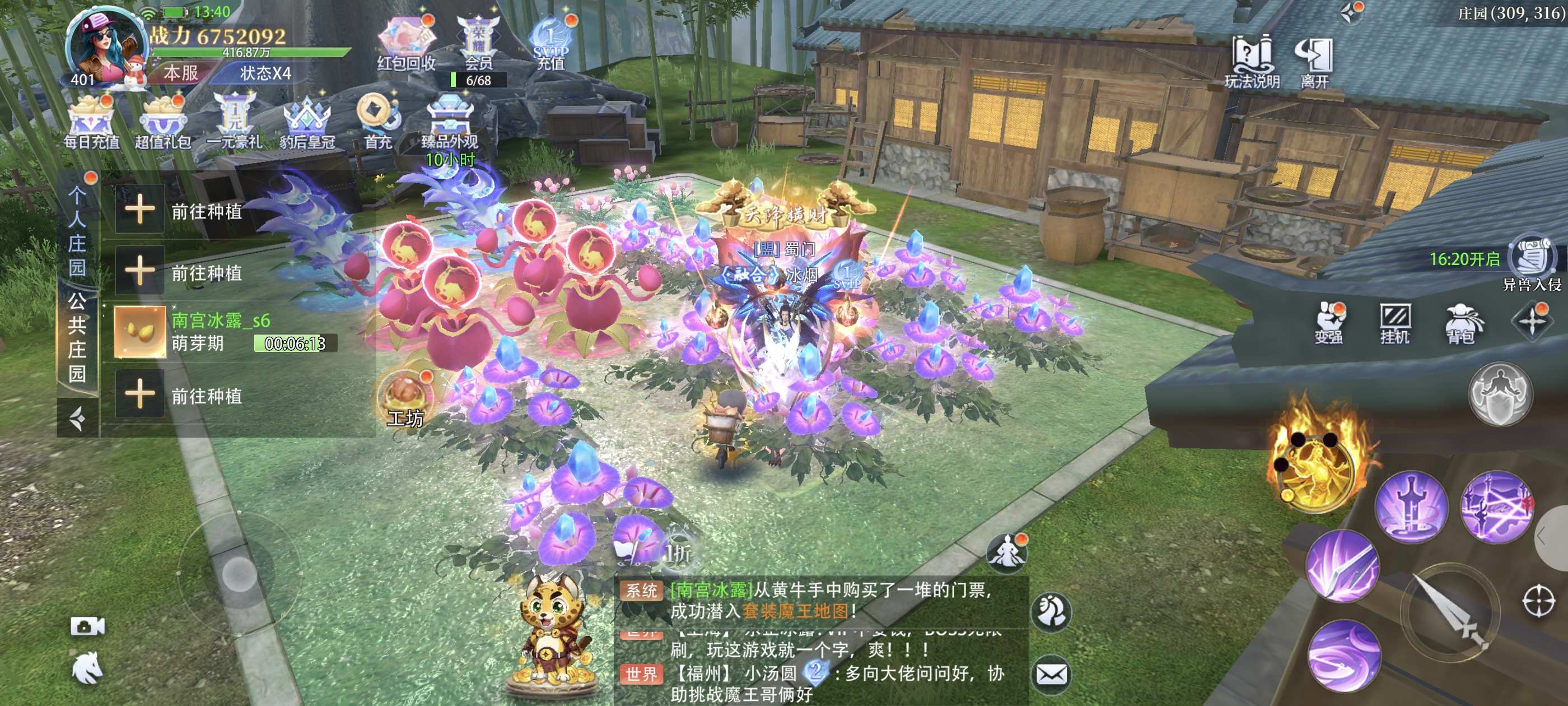Open the 变强 power-up menu
The image size is (1568, 706).
click(x=1329, y=323)
